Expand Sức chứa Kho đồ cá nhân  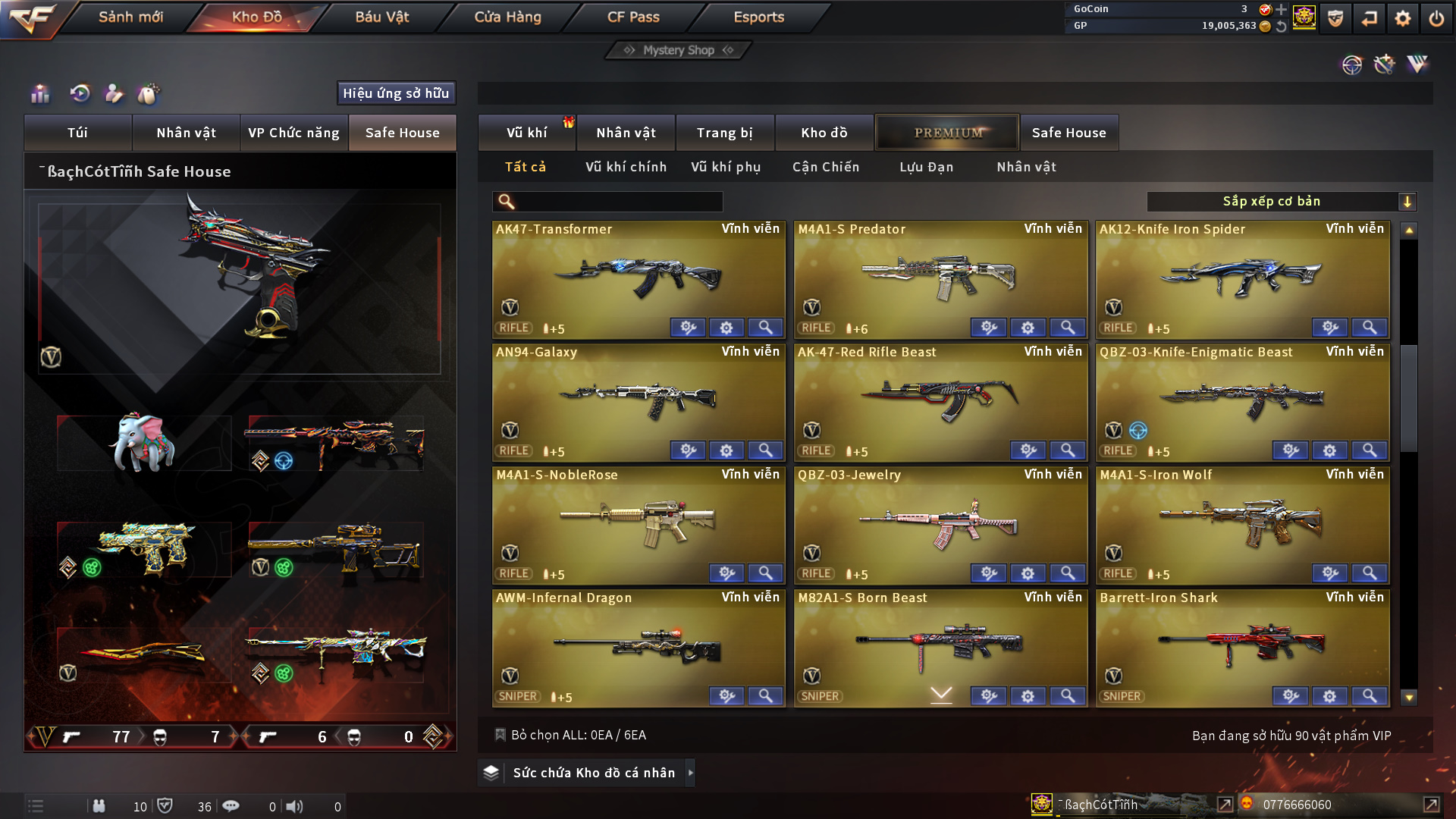[x=593, y=773]
